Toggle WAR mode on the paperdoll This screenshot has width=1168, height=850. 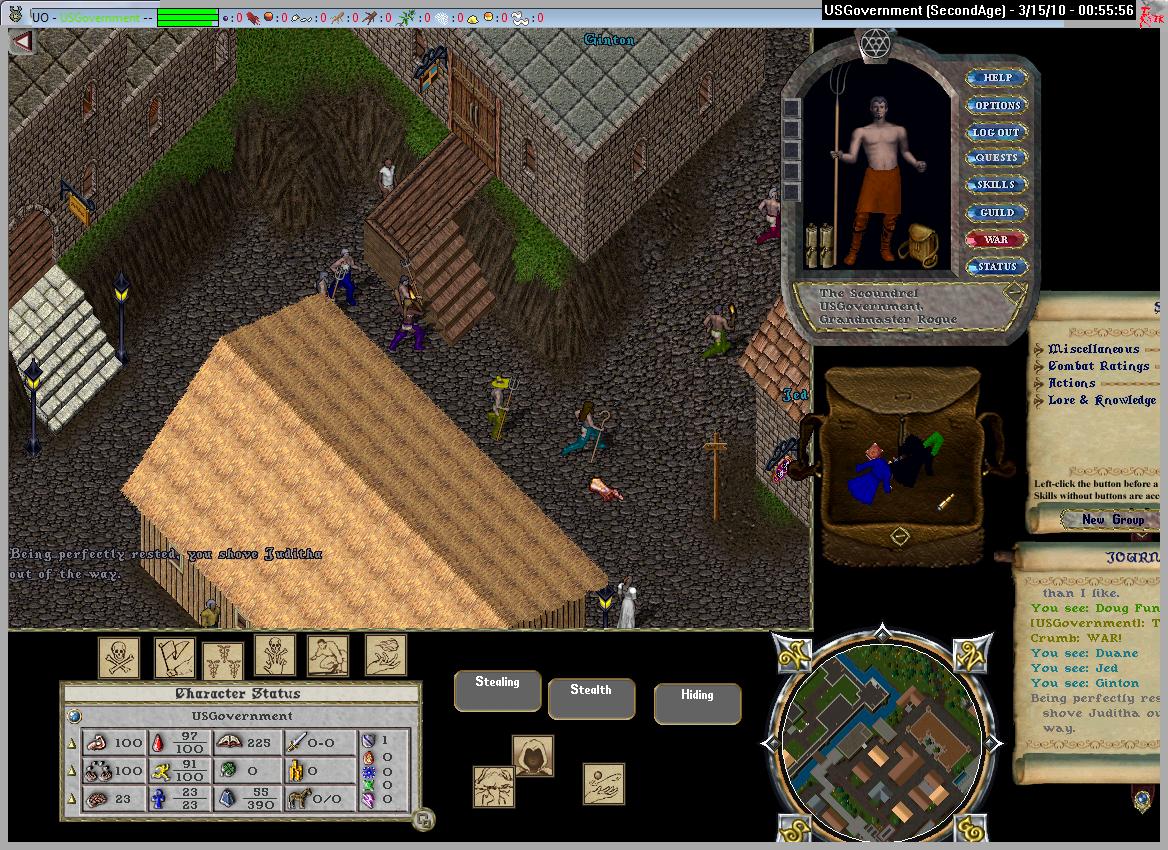(x=996, y=239)
